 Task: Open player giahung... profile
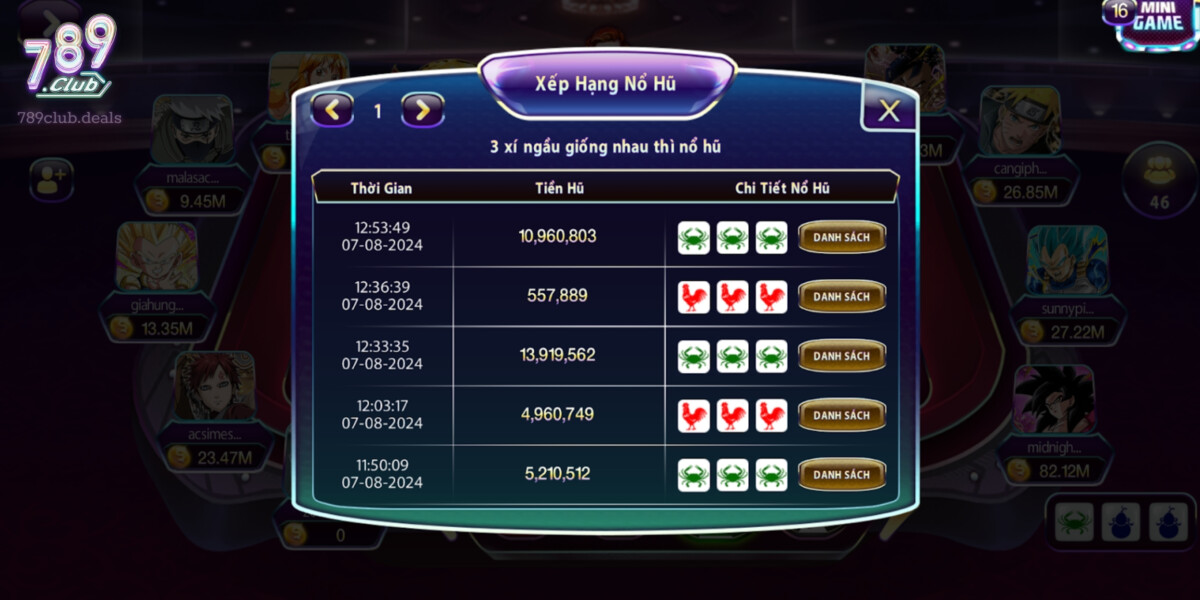tap(157, 257)
